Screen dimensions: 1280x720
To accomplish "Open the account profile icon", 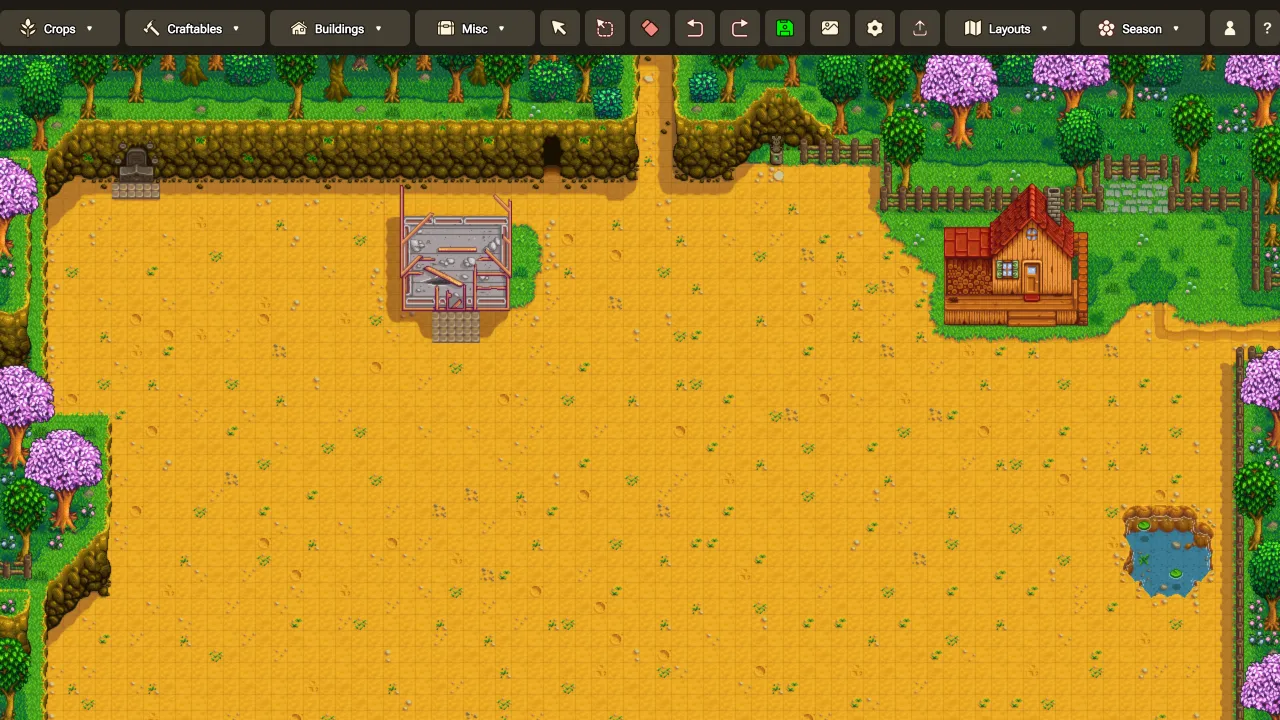I will point(1229,28).
